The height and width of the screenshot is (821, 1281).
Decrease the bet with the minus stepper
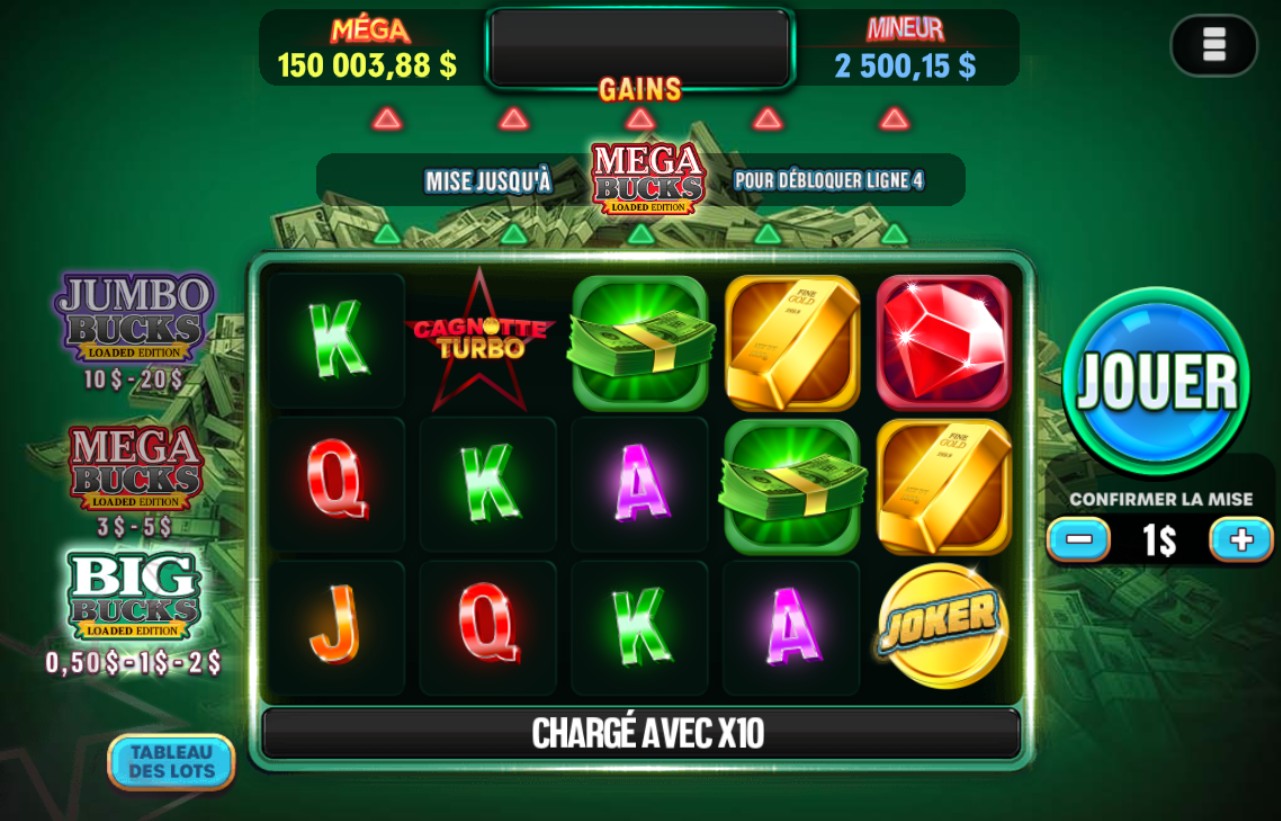[x=1081, y=539]
